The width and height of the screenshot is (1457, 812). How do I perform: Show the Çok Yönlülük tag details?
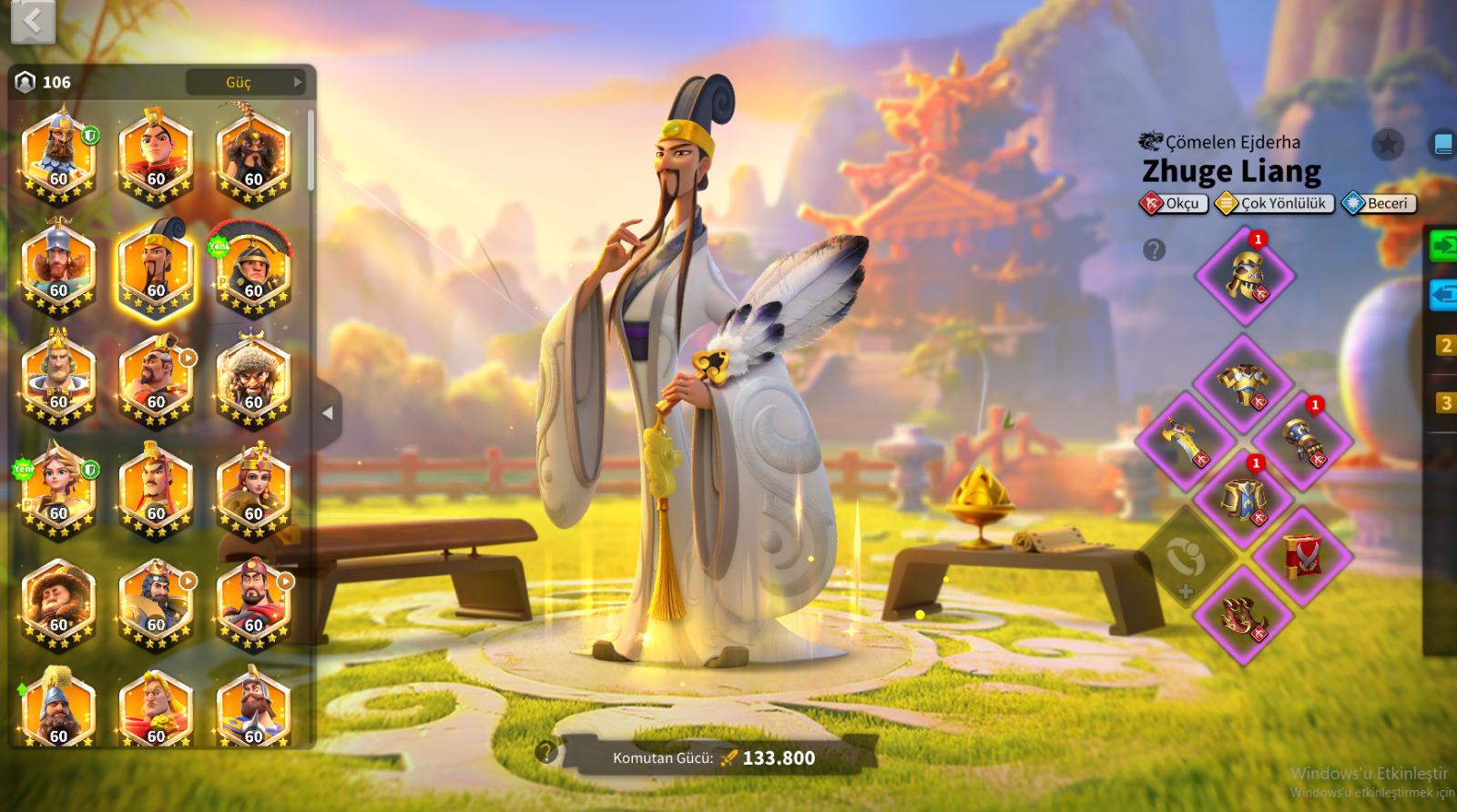point(1275,204)
